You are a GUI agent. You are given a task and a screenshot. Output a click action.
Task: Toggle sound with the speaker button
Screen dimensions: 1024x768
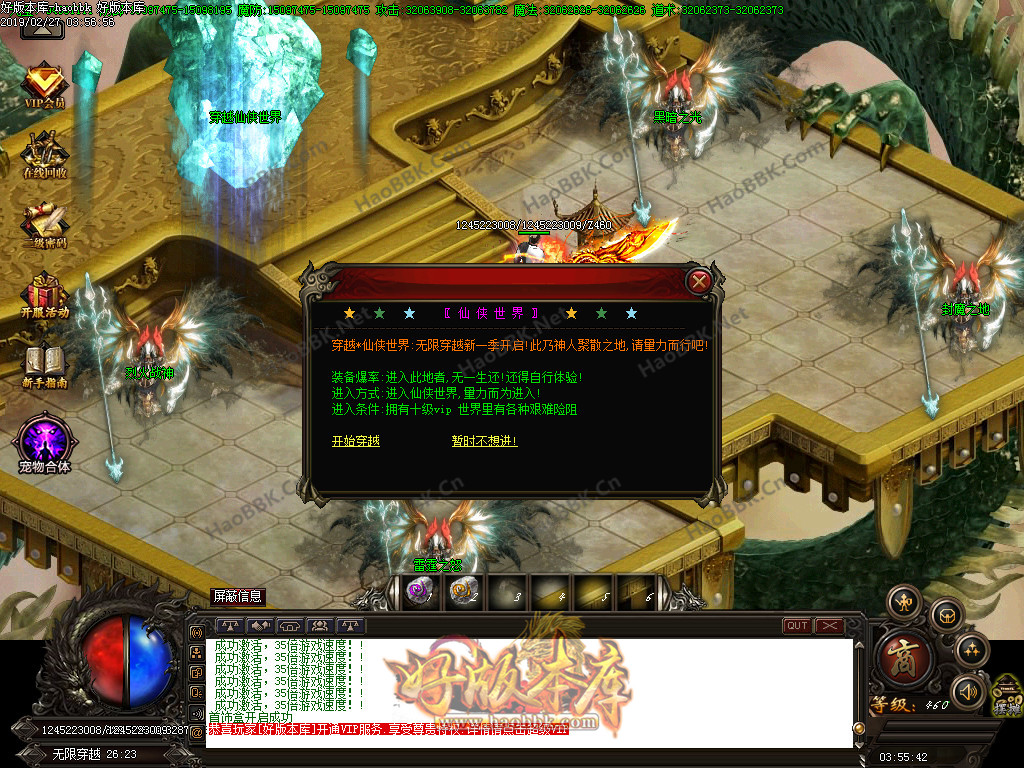967,691
